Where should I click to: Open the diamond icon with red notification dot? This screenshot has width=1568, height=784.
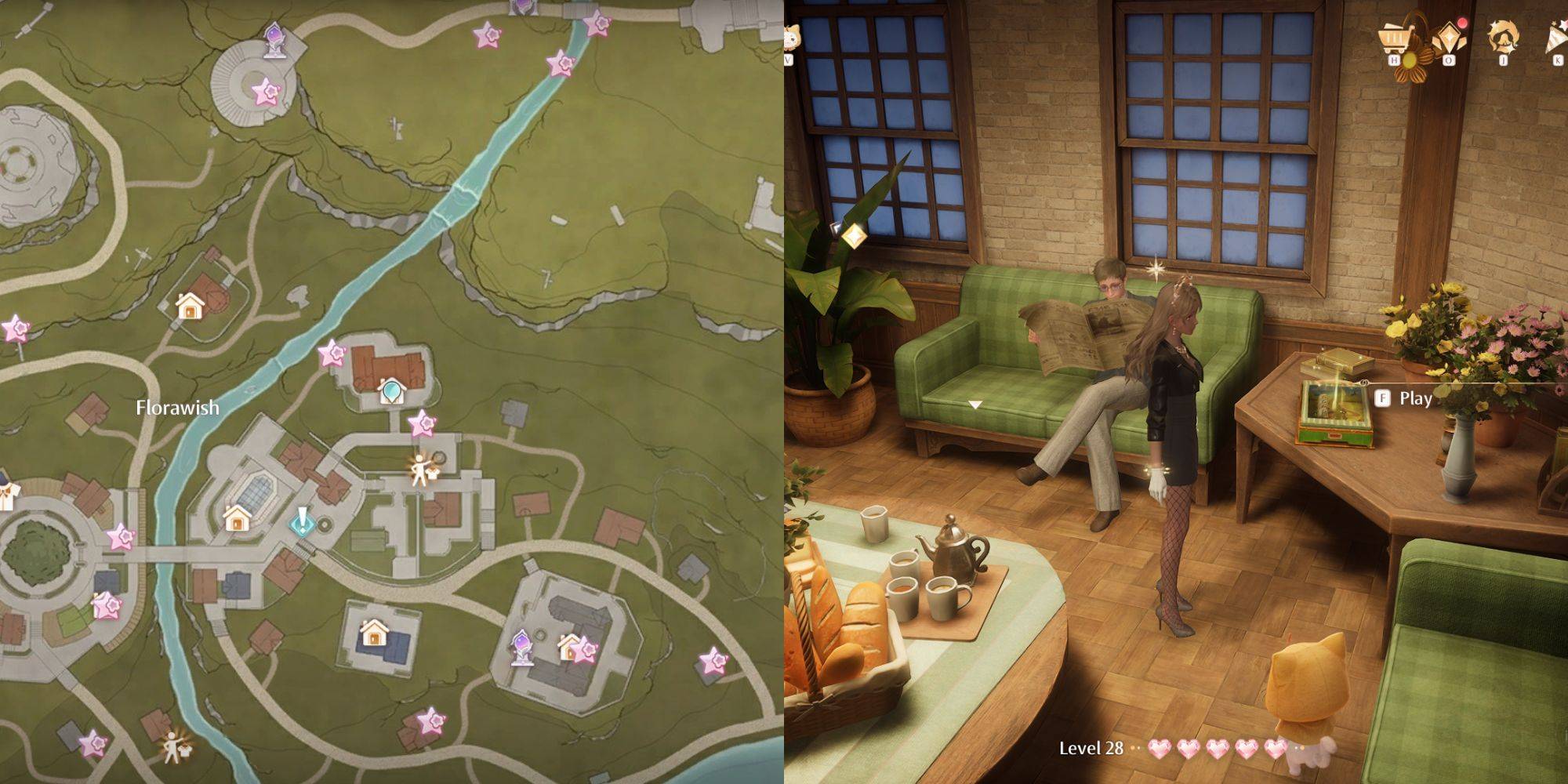pos(1447,38)
